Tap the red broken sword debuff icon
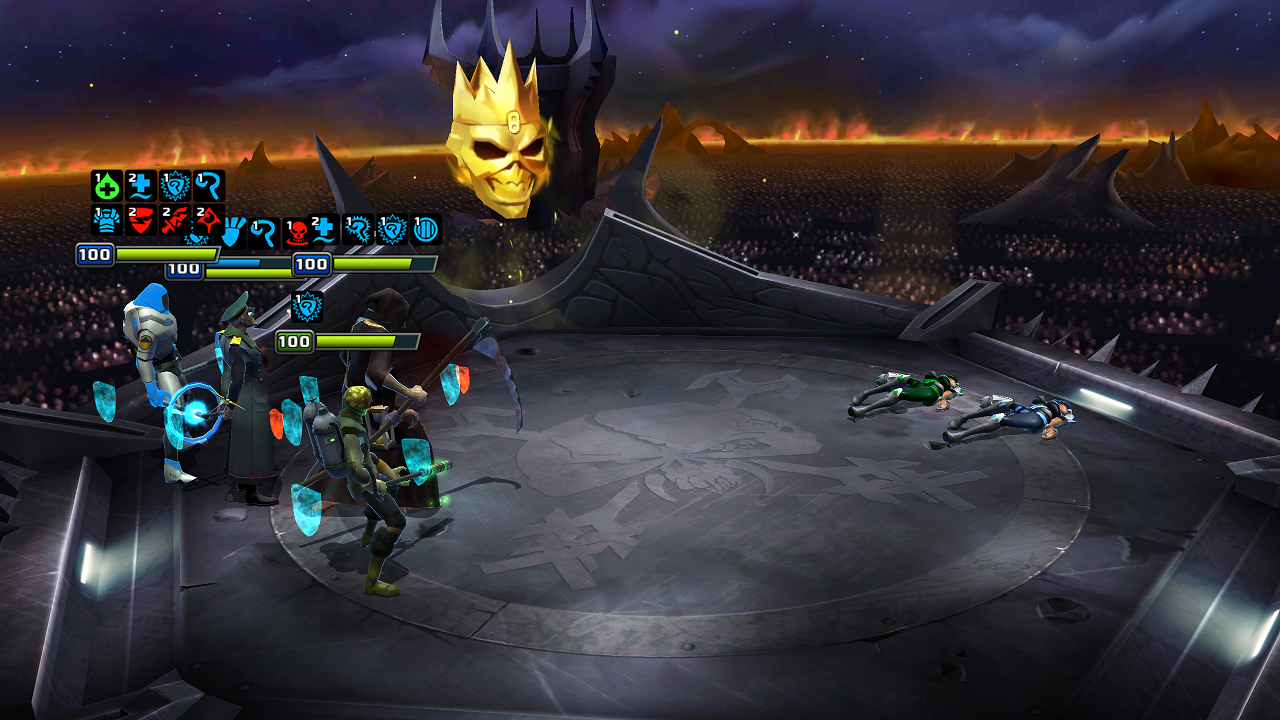1280x720 pixels. [175, 220]
